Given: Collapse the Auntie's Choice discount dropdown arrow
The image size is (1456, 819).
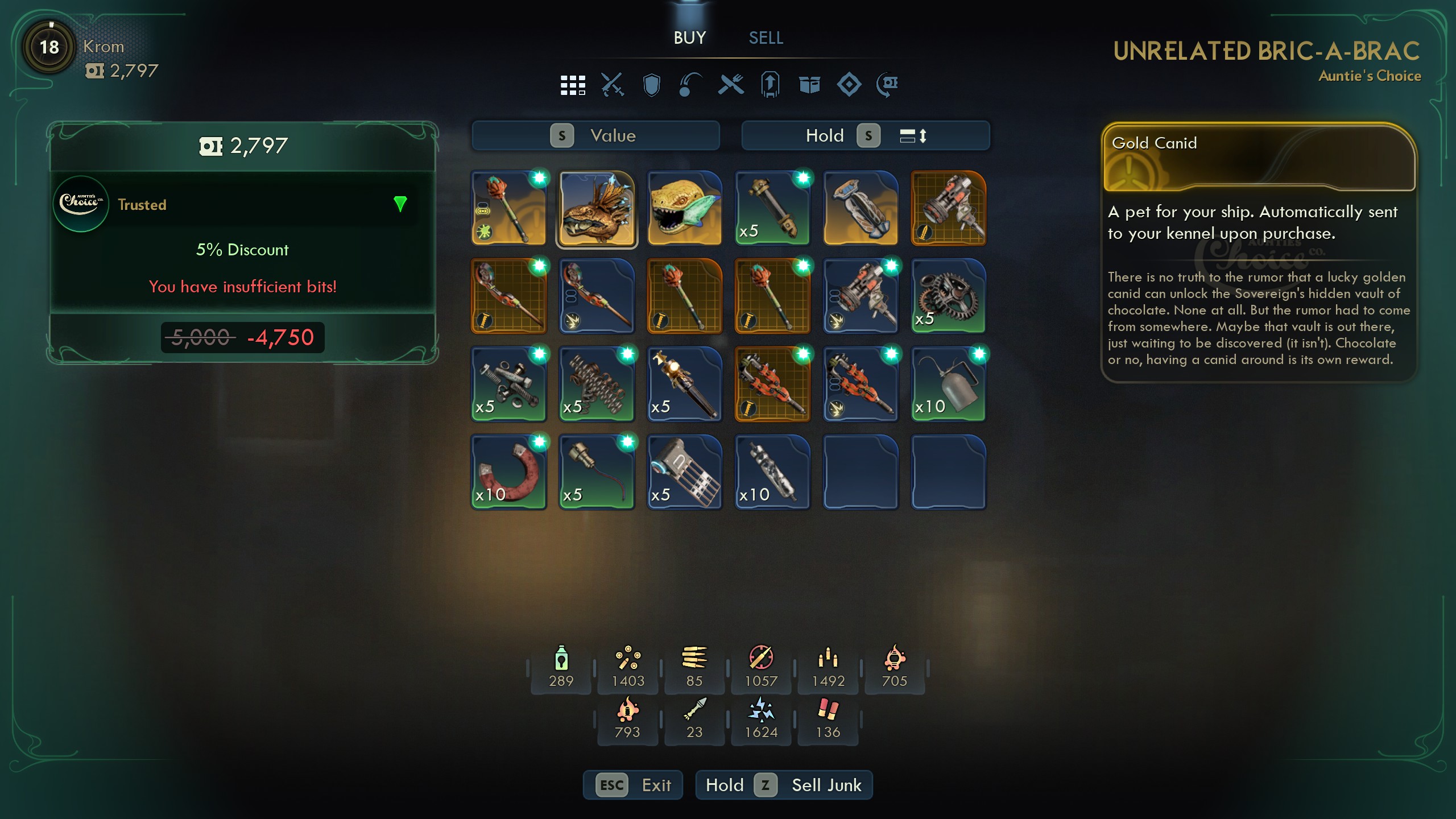Looking at the screenshot, I should click(401, 205).
